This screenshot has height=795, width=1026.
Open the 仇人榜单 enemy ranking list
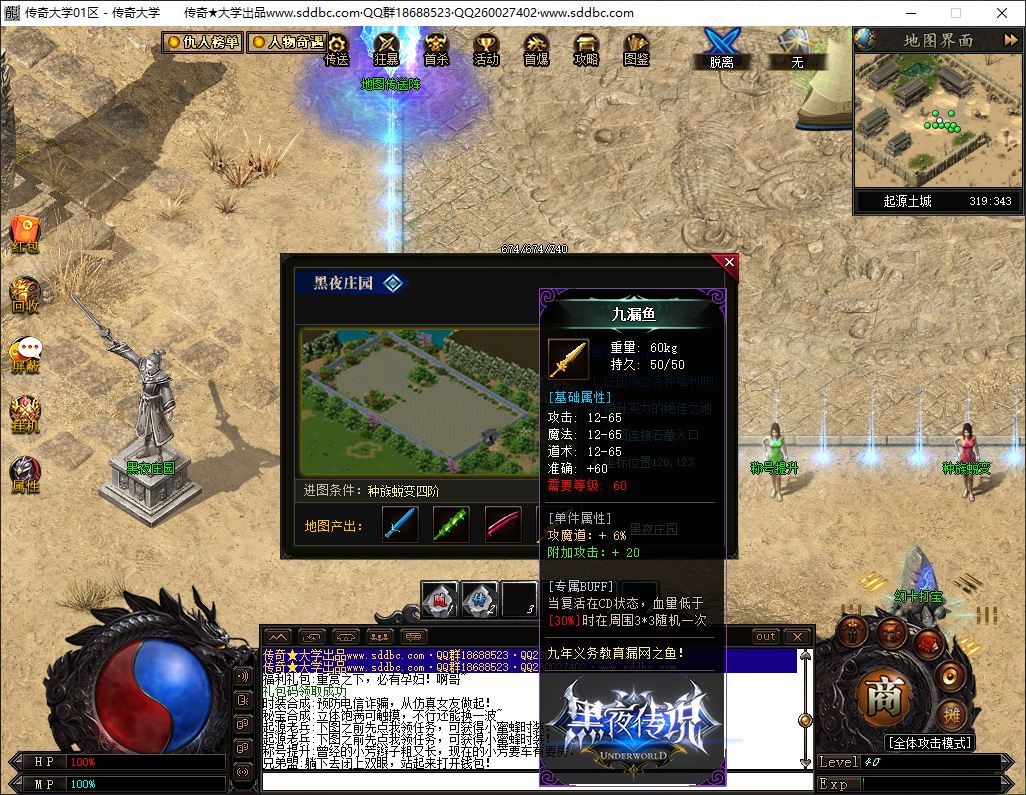pos(203,43)
